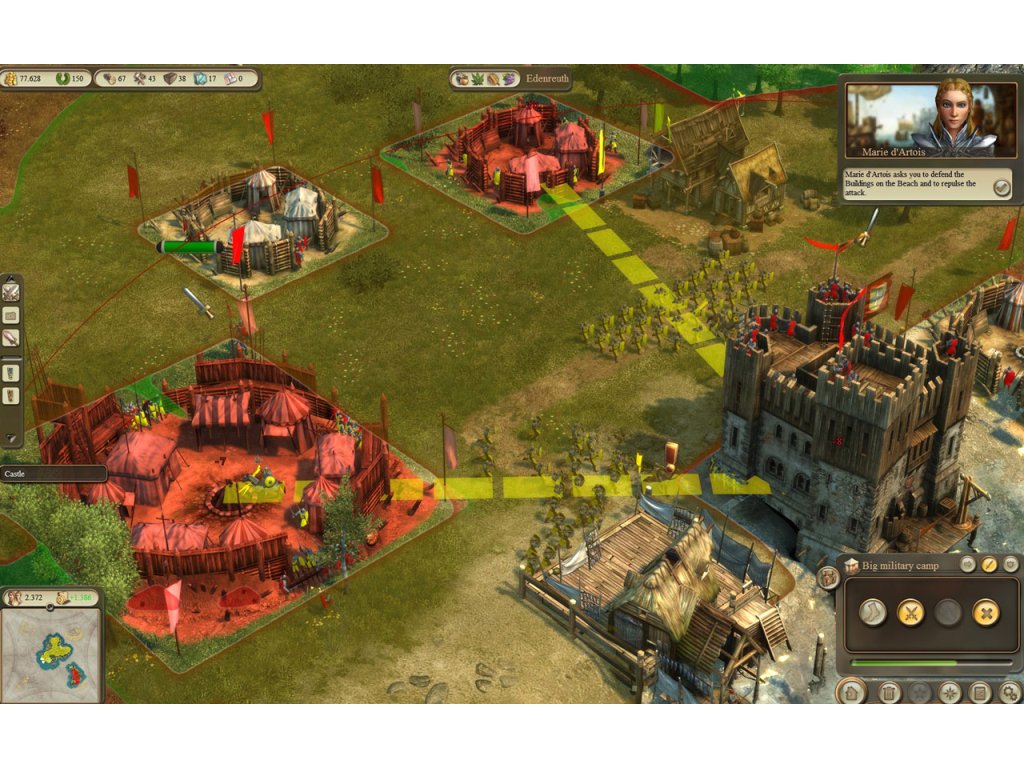Open the gear options menu

pos(1010,691)
